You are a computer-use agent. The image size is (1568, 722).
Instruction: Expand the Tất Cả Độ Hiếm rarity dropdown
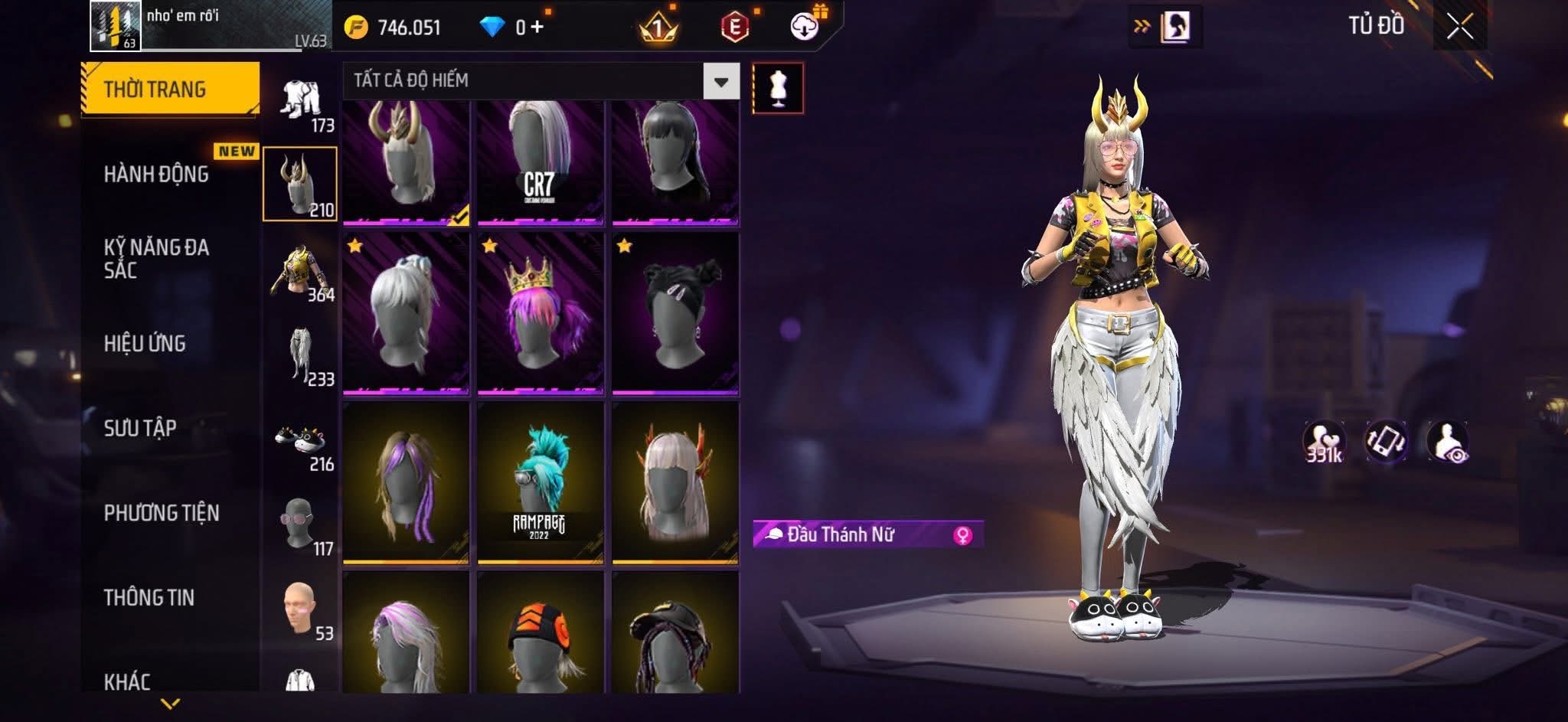click(x=720, y=81)
